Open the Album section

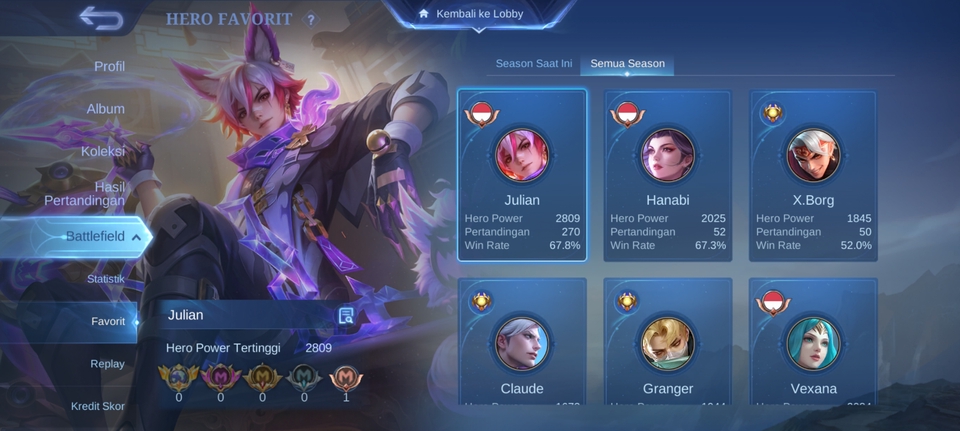[x=105, y=108]
